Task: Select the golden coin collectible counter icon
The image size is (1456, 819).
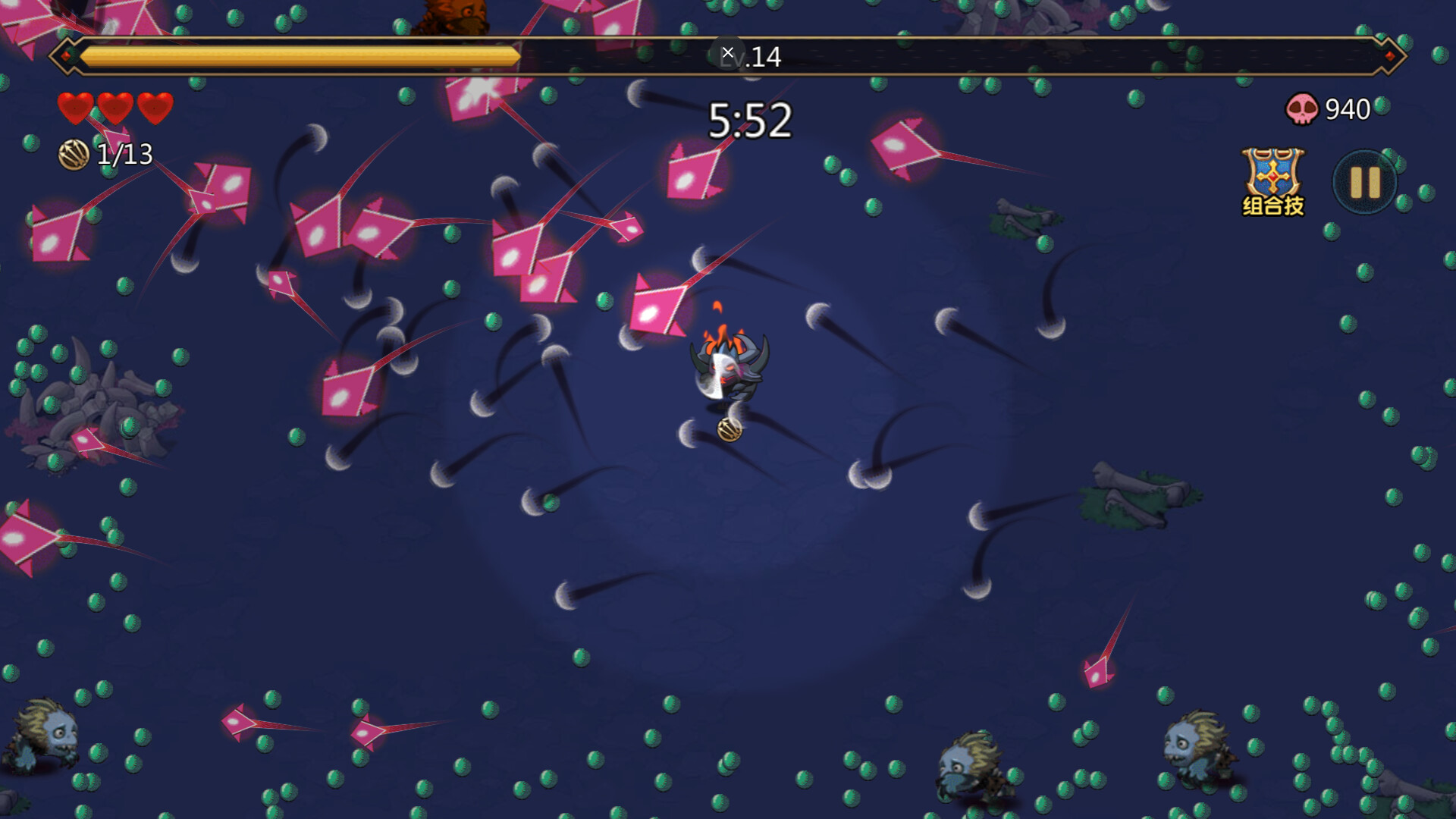Action: tap(73, 155)
